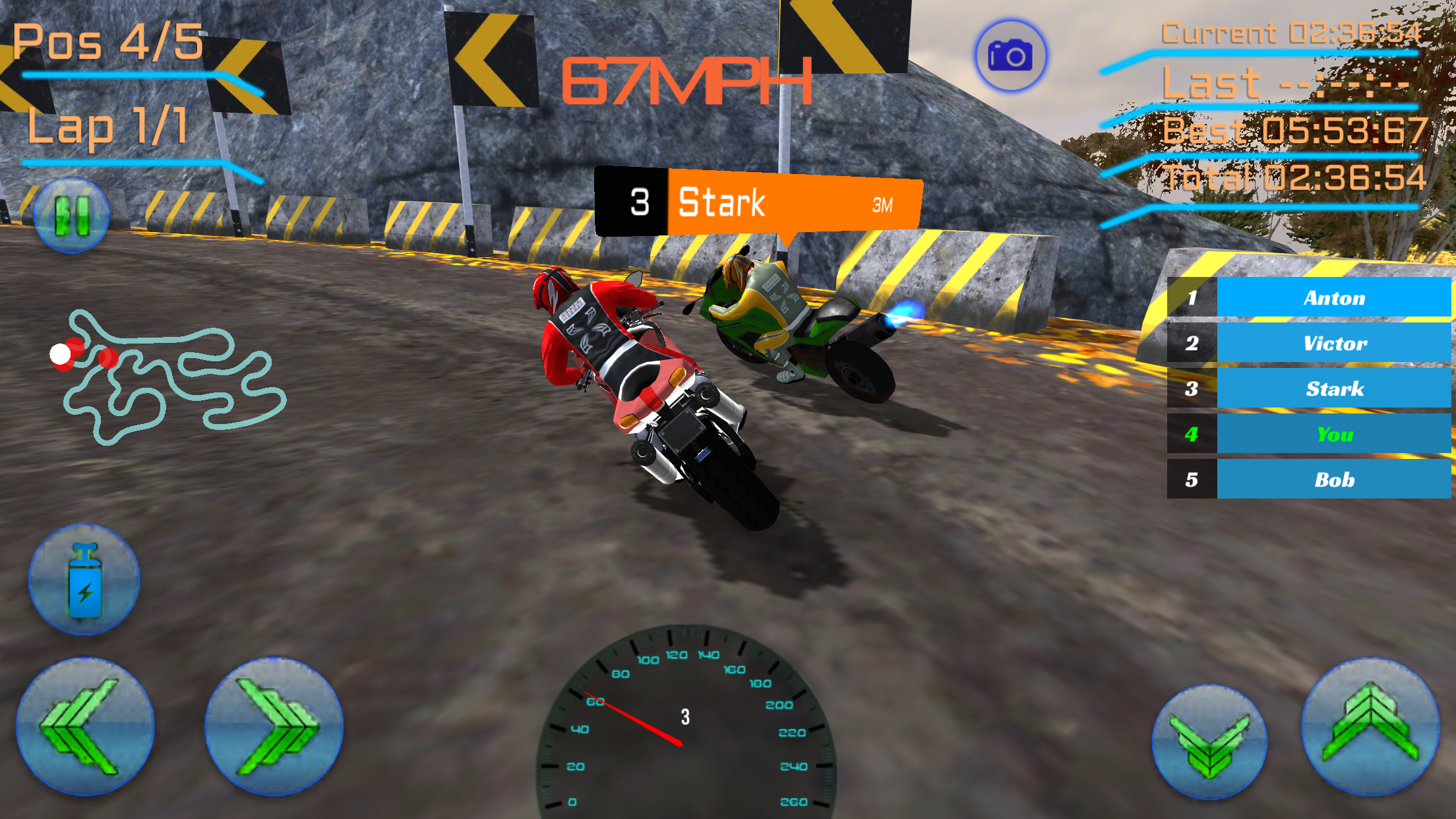Steer left with the left arrow button
The image size is (1456, 819).
click(x=84, y=727)
